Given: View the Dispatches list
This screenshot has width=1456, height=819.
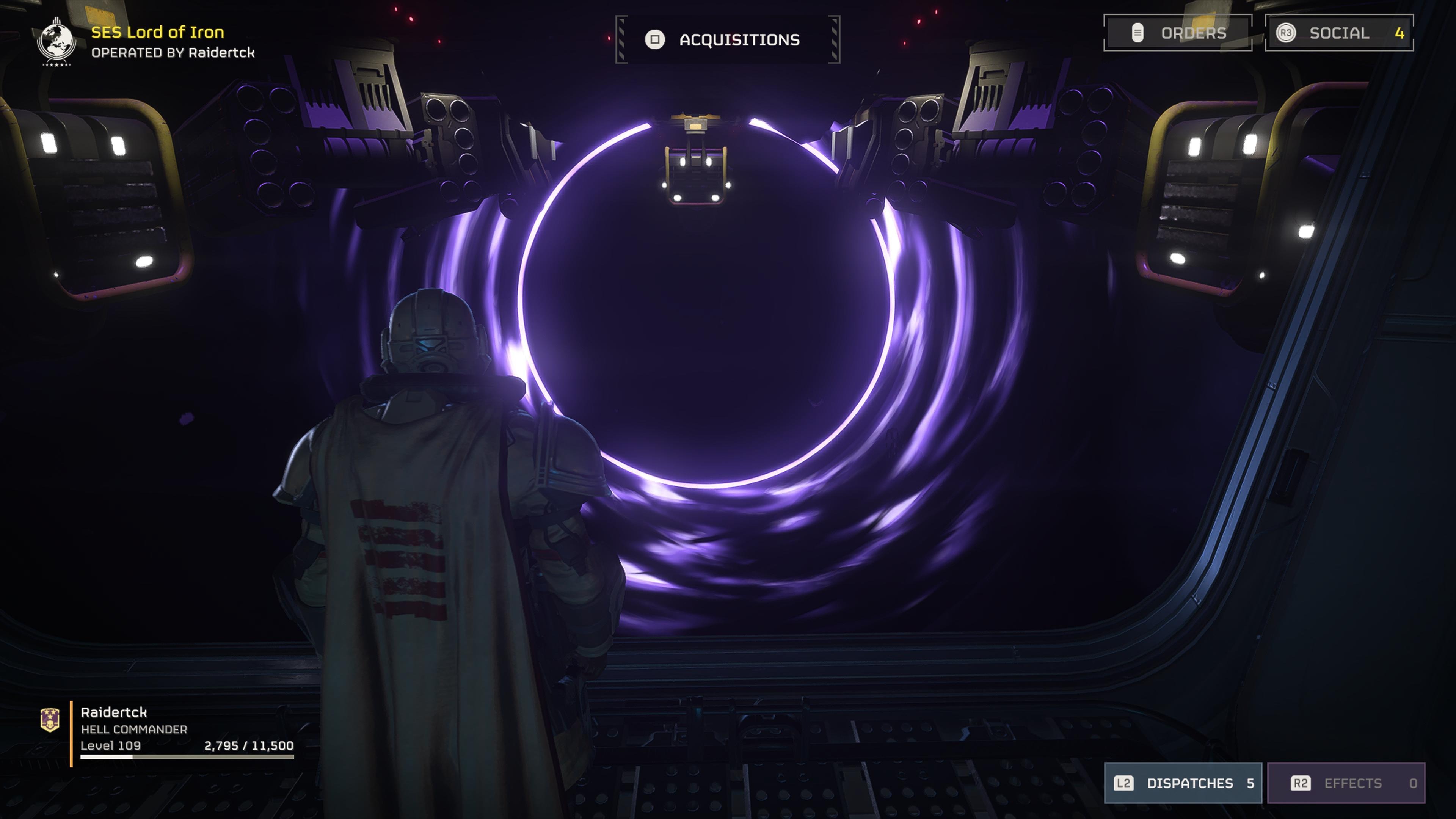Looking at the screenshot, I should [x=1183, y=783].
